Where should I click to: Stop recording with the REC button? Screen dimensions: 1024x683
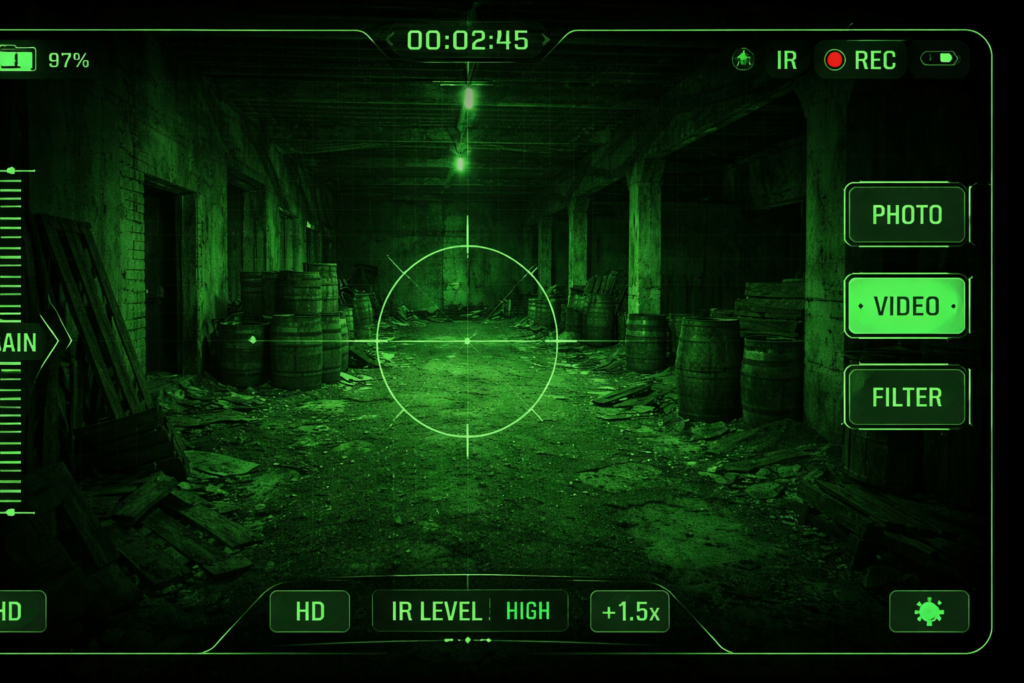click(x=860, y=60)
